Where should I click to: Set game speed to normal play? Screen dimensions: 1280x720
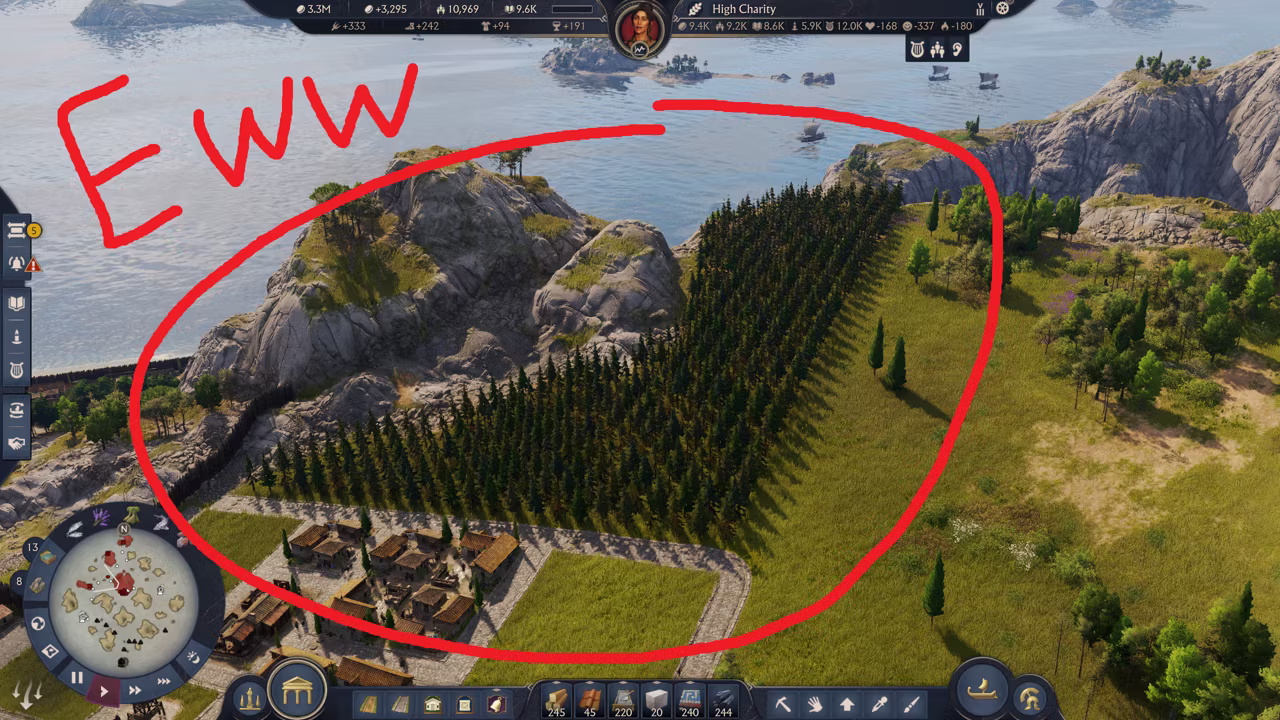tap(104, 690)
